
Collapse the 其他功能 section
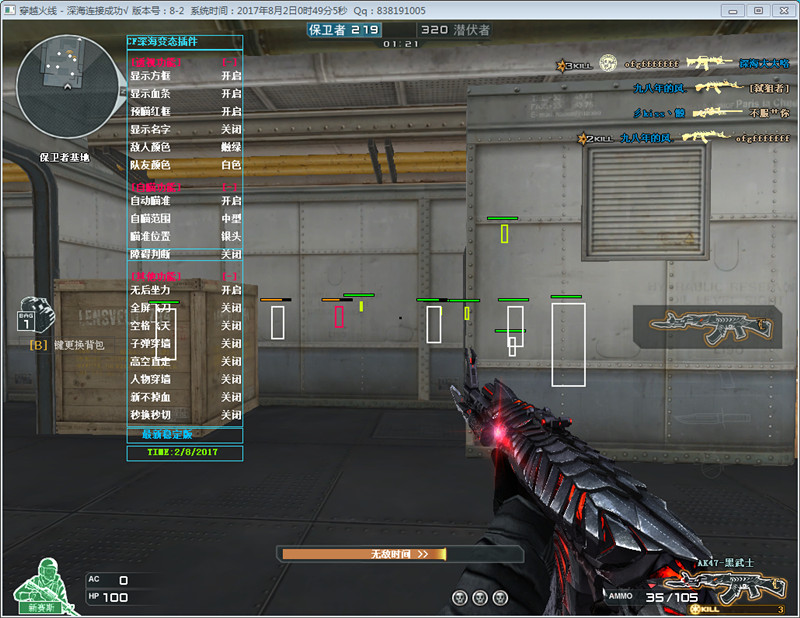point(231,275)
